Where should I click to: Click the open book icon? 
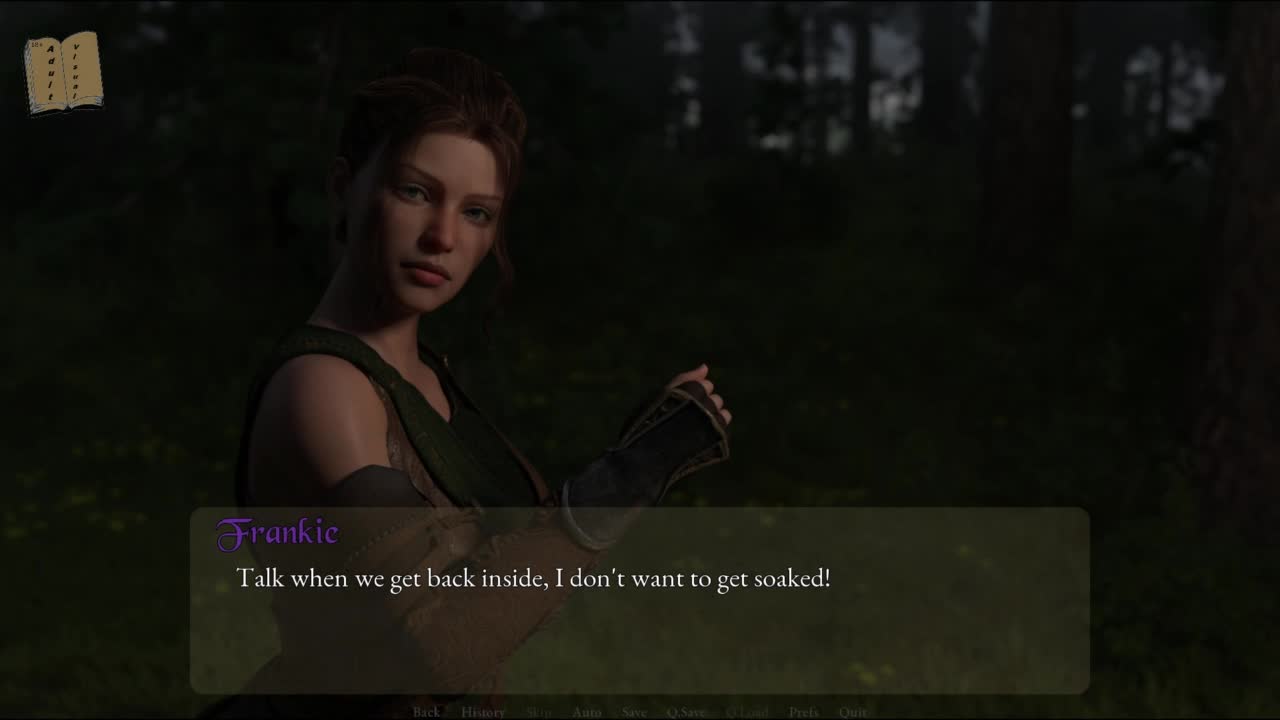tap(63, 73)
